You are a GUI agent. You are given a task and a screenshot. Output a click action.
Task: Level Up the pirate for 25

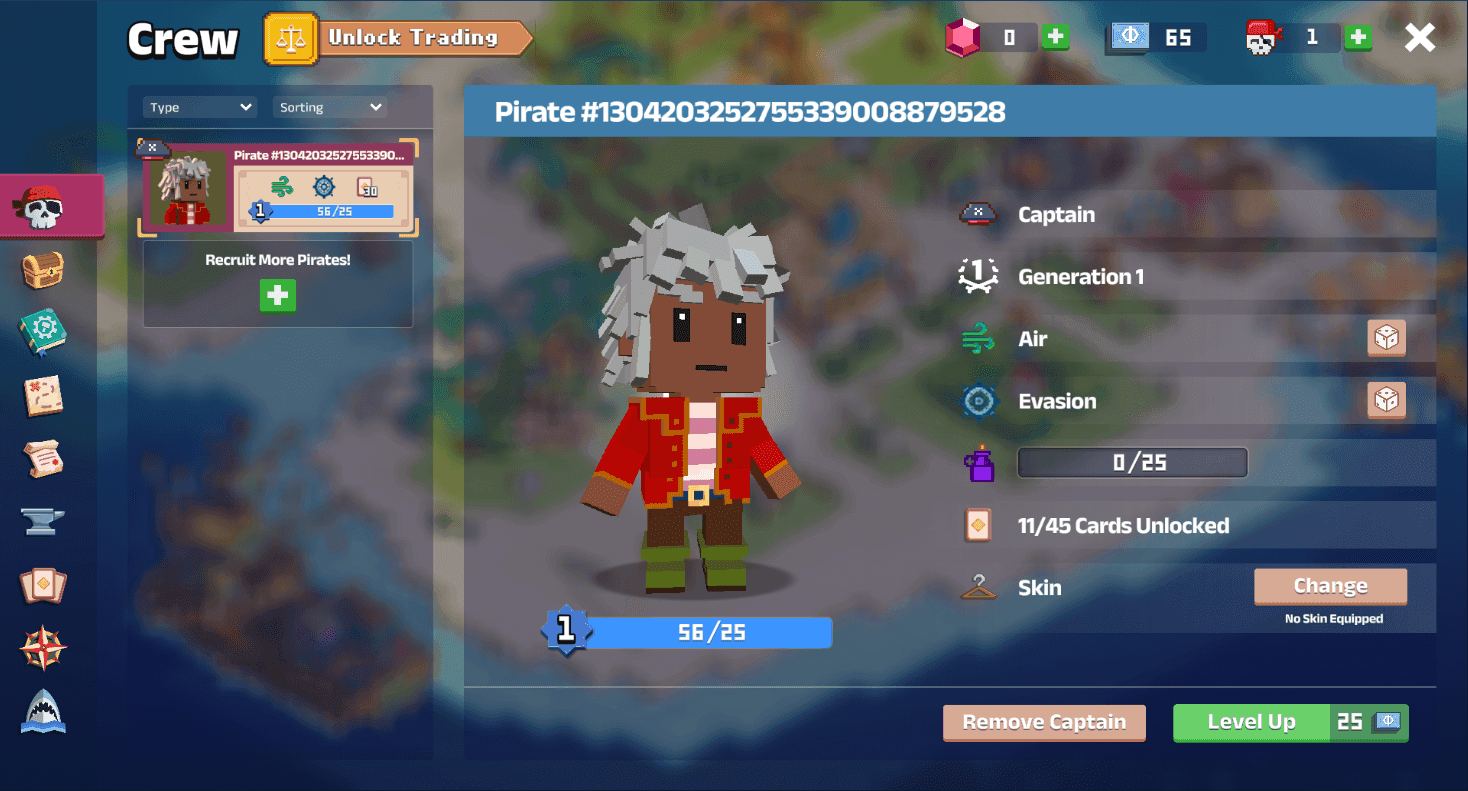(x=1290, y=722)
